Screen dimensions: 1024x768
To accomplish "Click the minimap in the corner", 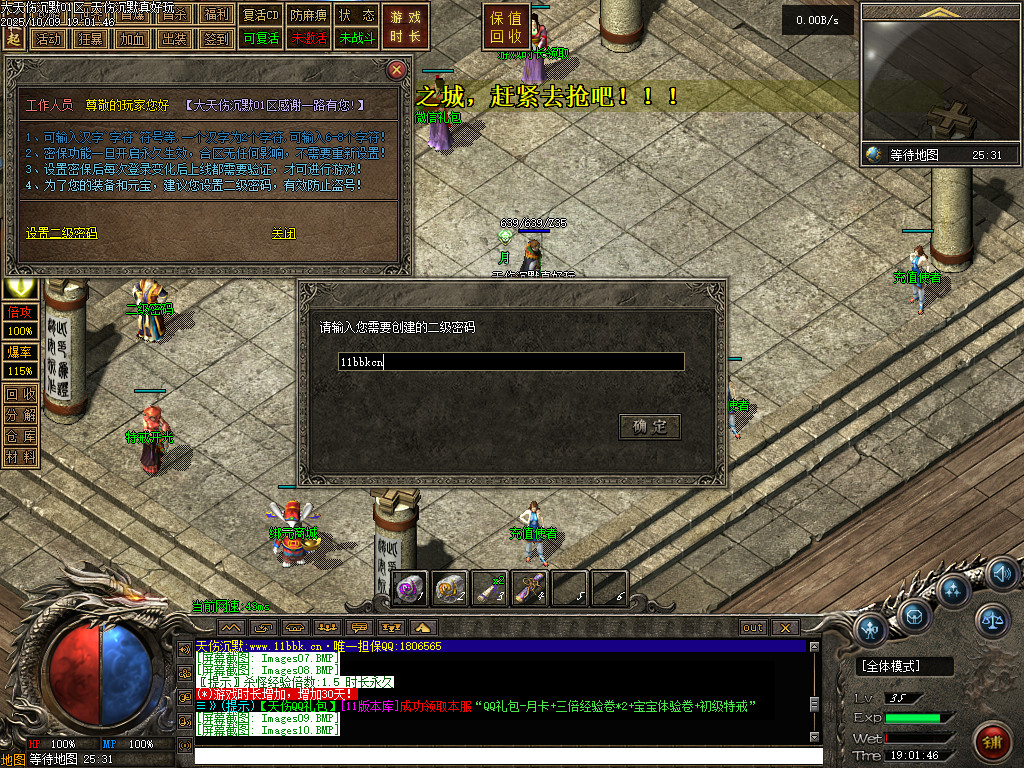I will 940,80.
